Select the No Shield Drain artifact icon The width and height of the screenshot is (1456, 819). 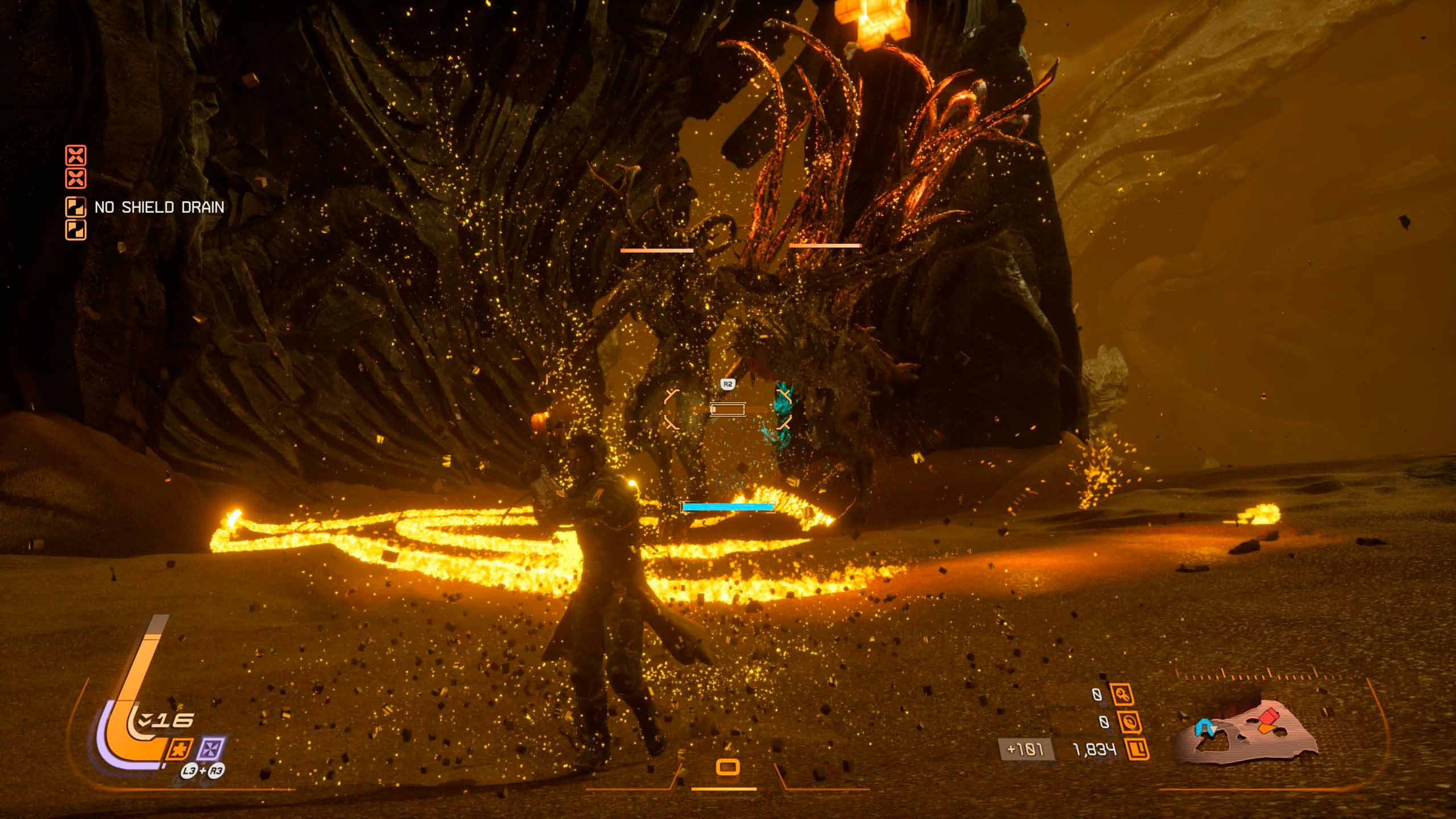[x=76, y=207]
